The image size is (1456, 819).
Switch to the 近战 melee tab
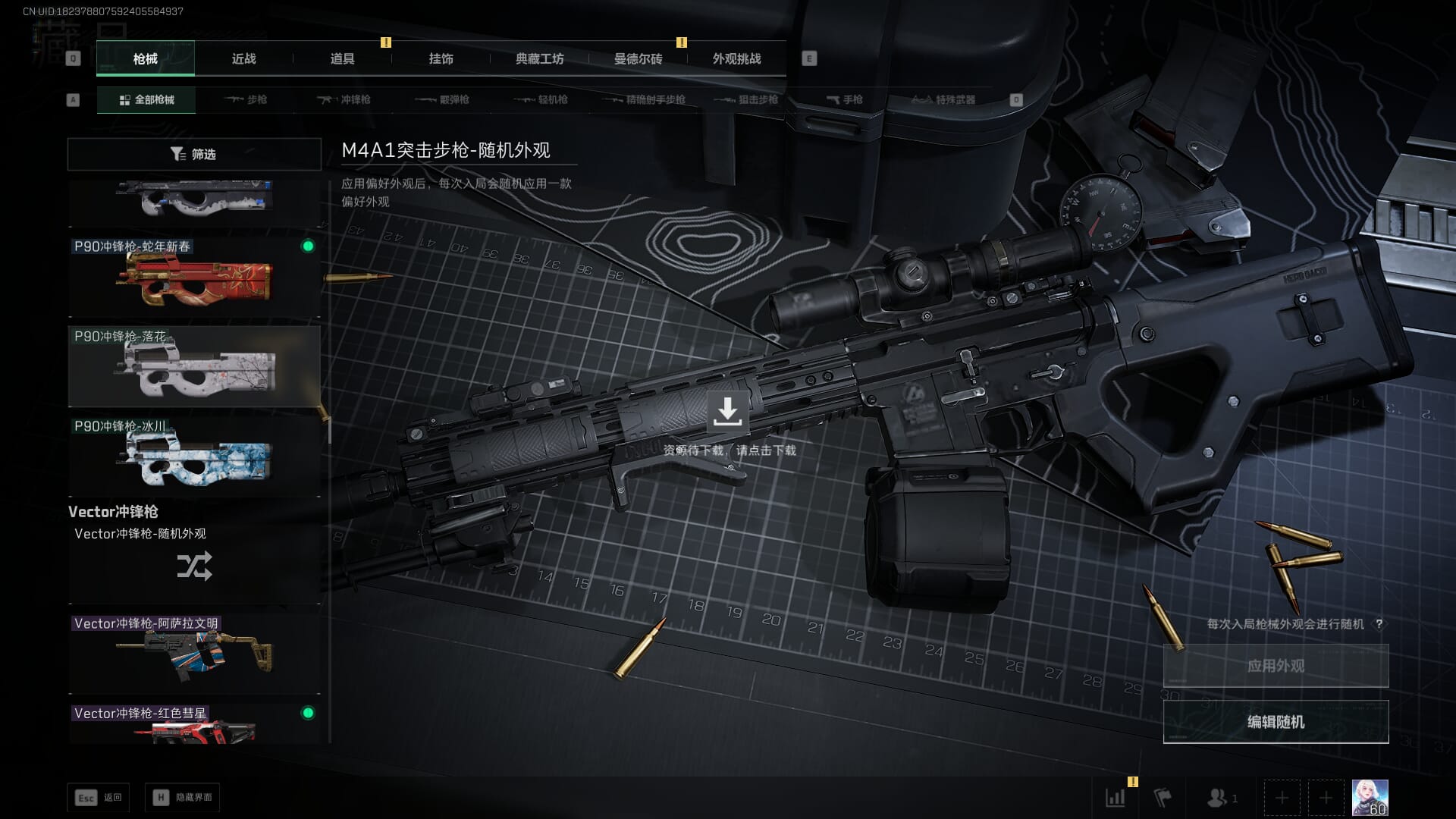coord(243,58)
